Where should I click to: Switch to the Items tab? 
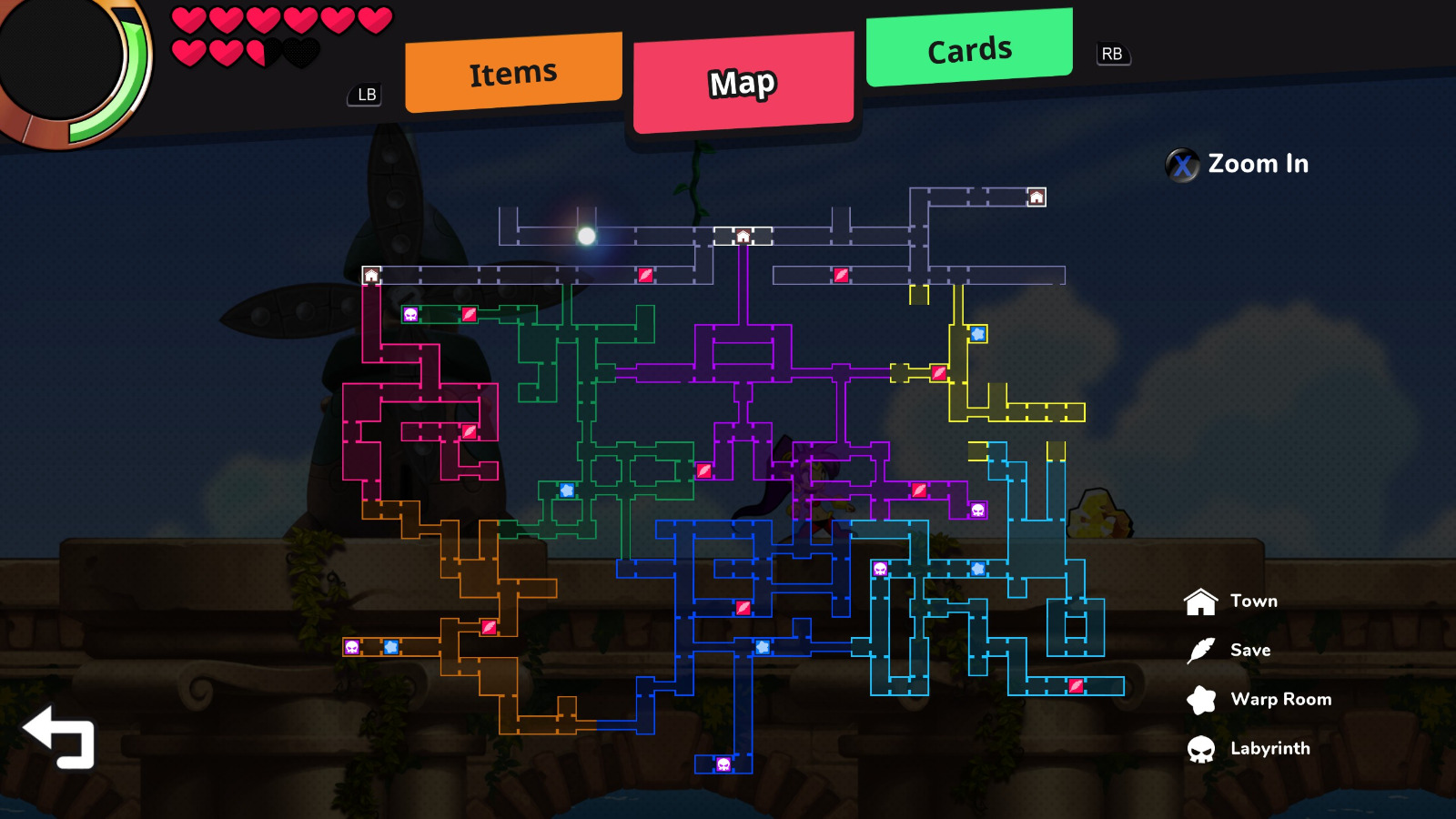[x=512, y=71]
